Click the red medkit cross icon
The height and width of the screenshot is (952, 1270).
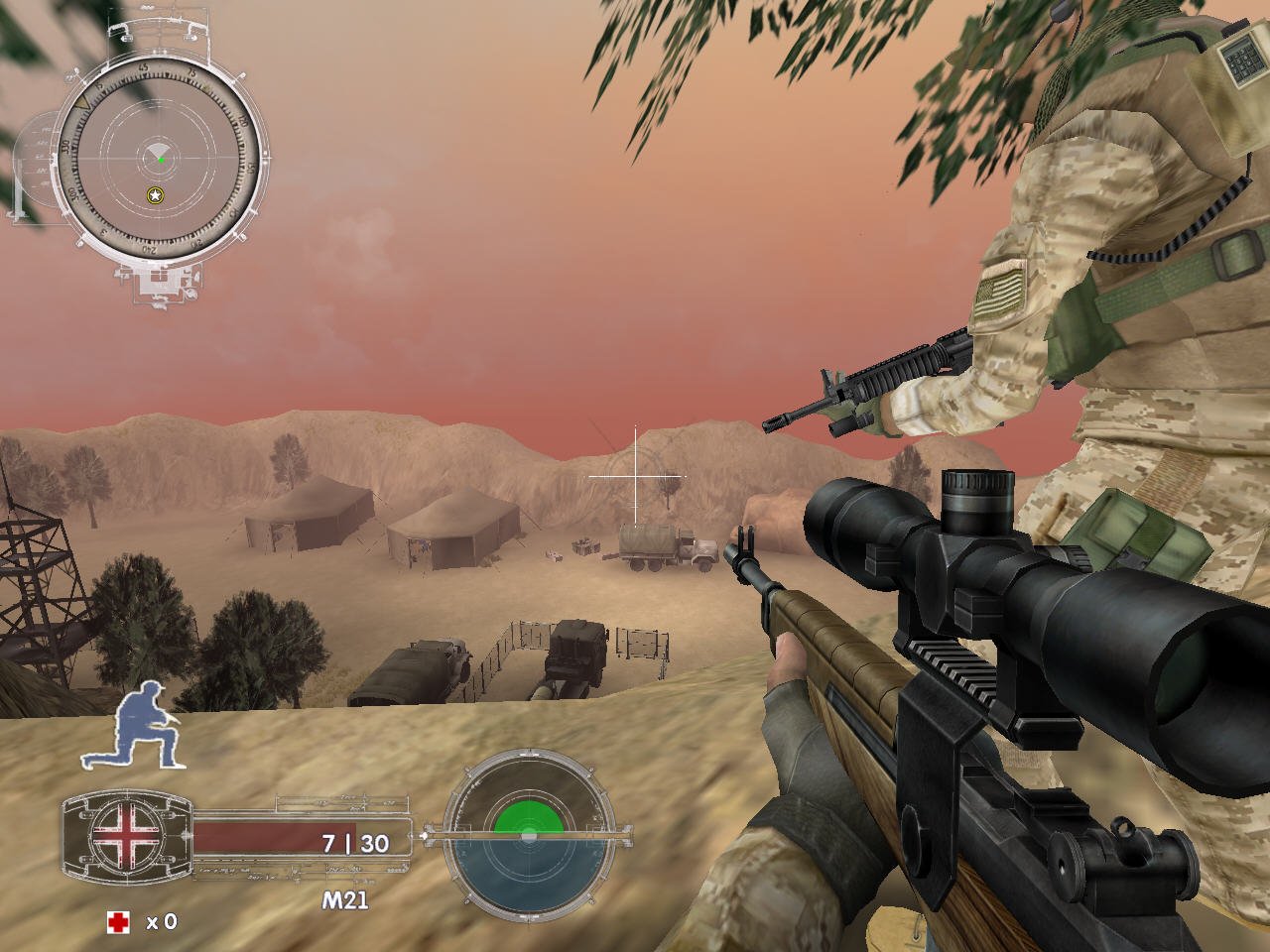pyautogui.click(x=121, y=922)
